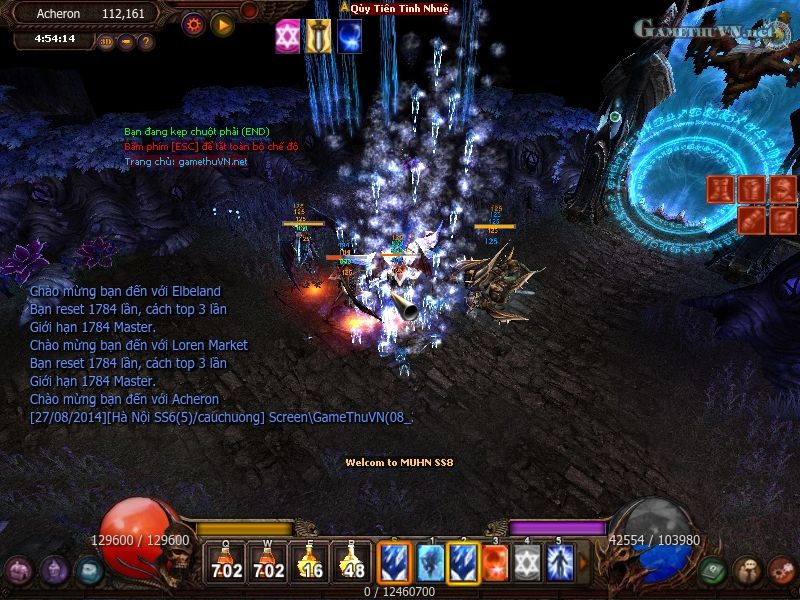Click the green book button
This screenshot has height=600, width=800.
point(712,570)
